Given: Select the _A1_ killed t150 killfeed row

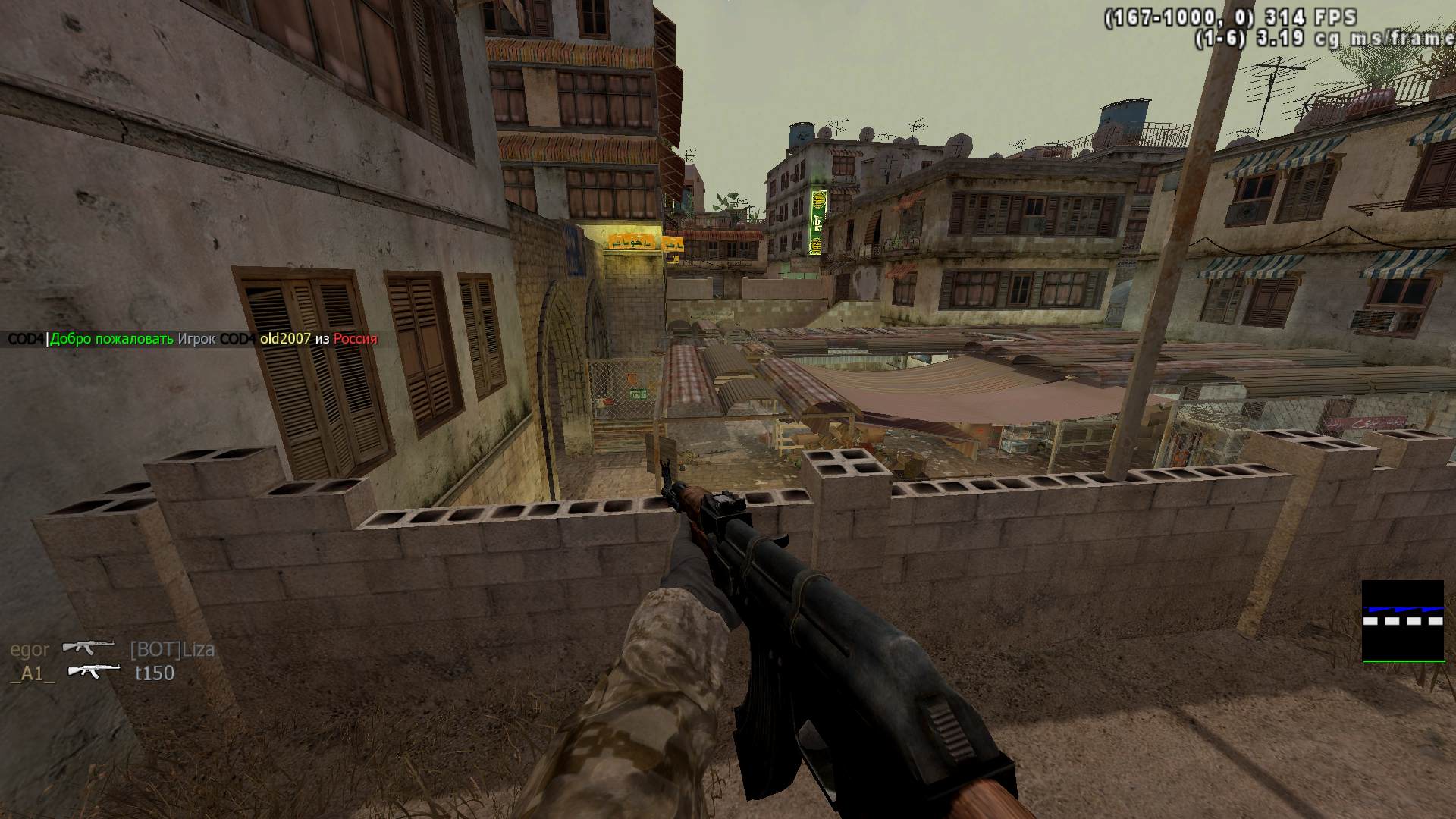Looking at the screenshot, I should 93,673.
